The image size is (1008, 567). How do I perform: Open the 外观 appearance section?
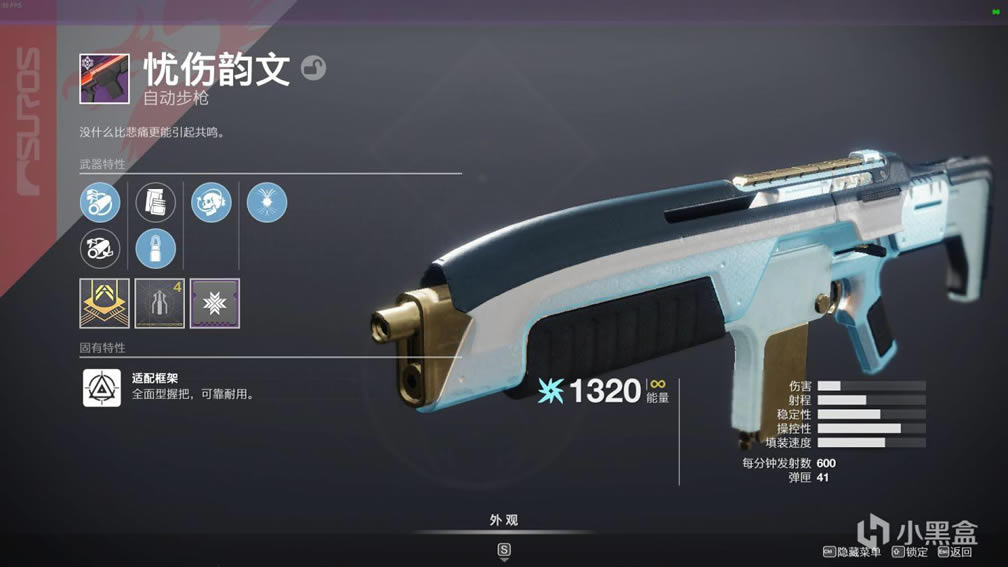(x=504, y=520)
